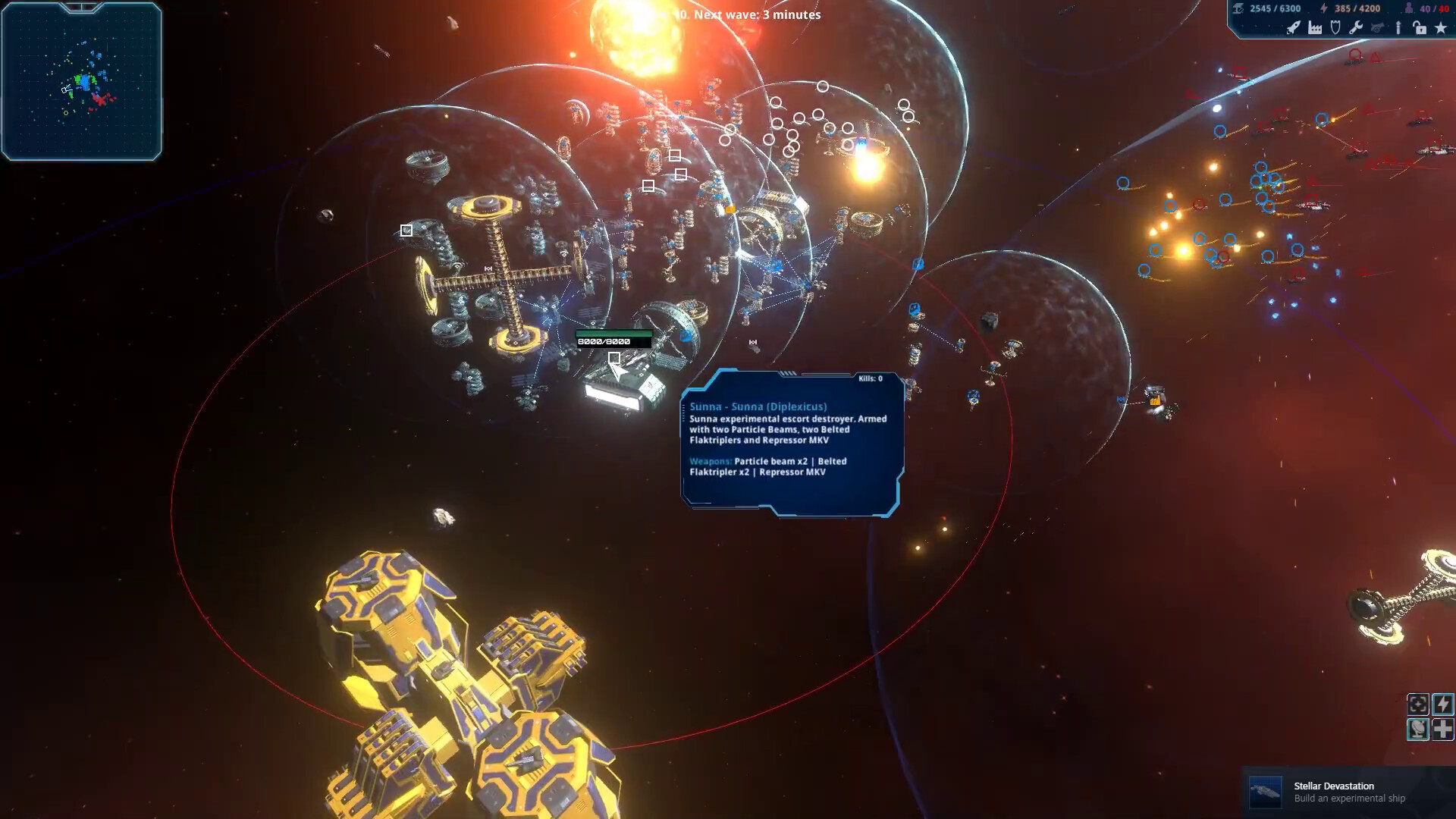Open the factory construction panel icon
The width and height of the screenshot is (1456, 819).
coord(1316,27)
